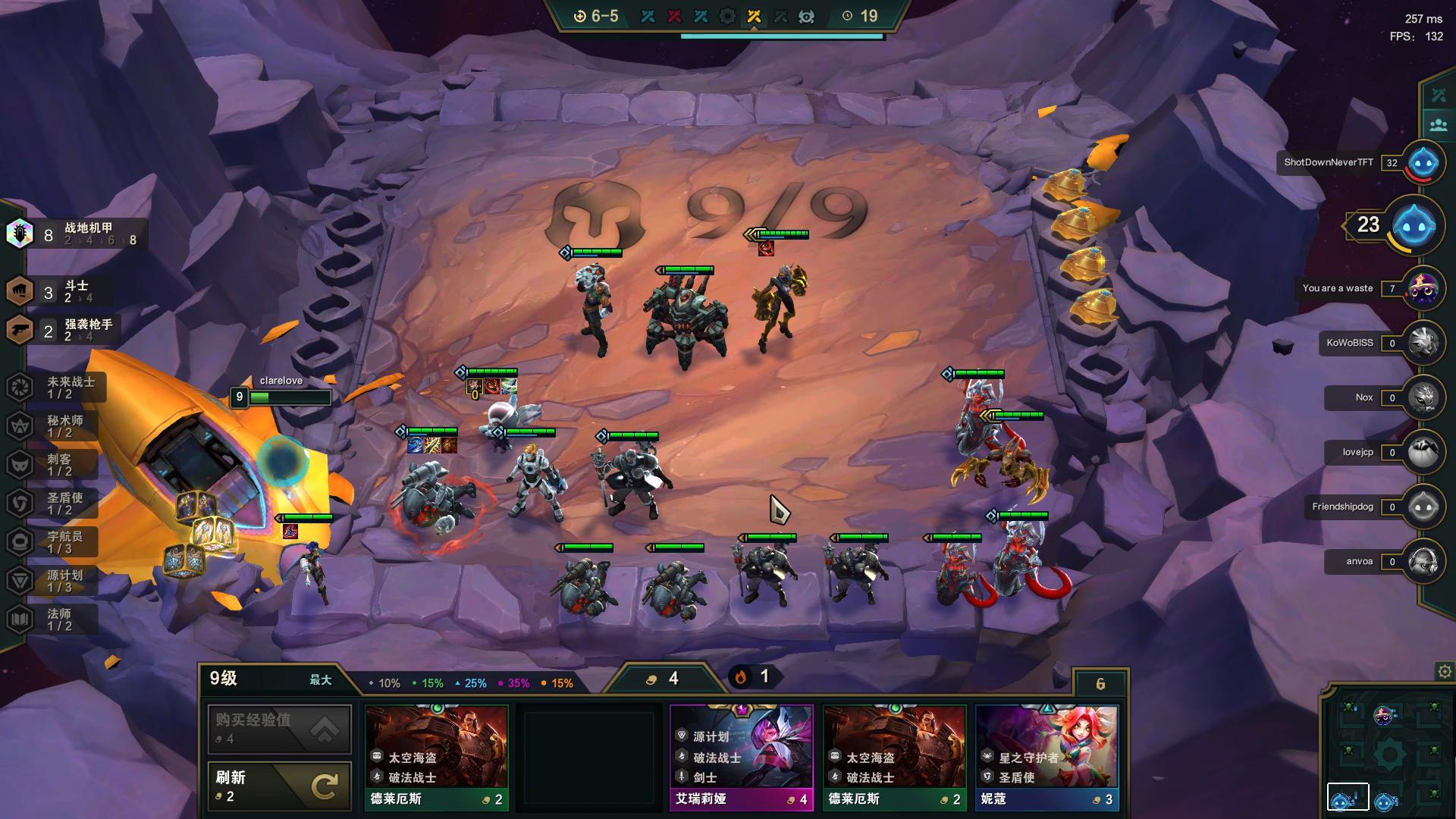Purchase the 妮蔻 champion card
This screenshot has height=819, width=1456.
click(1046, 757)
